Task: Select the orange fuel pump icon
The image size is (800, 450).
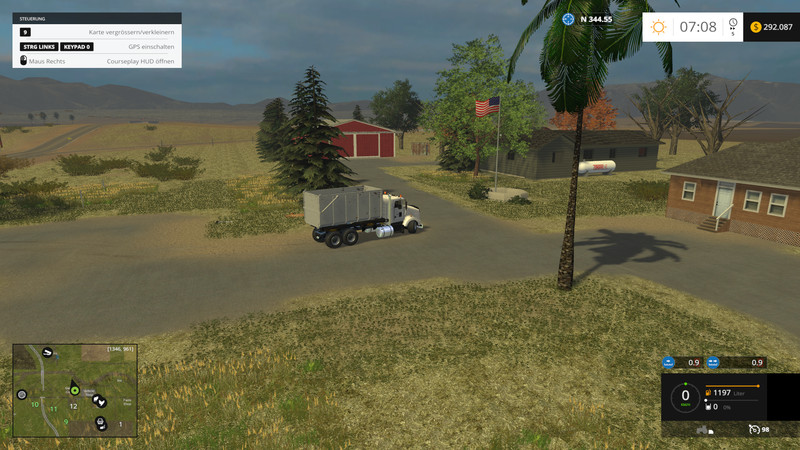Action: coord(707,393)
